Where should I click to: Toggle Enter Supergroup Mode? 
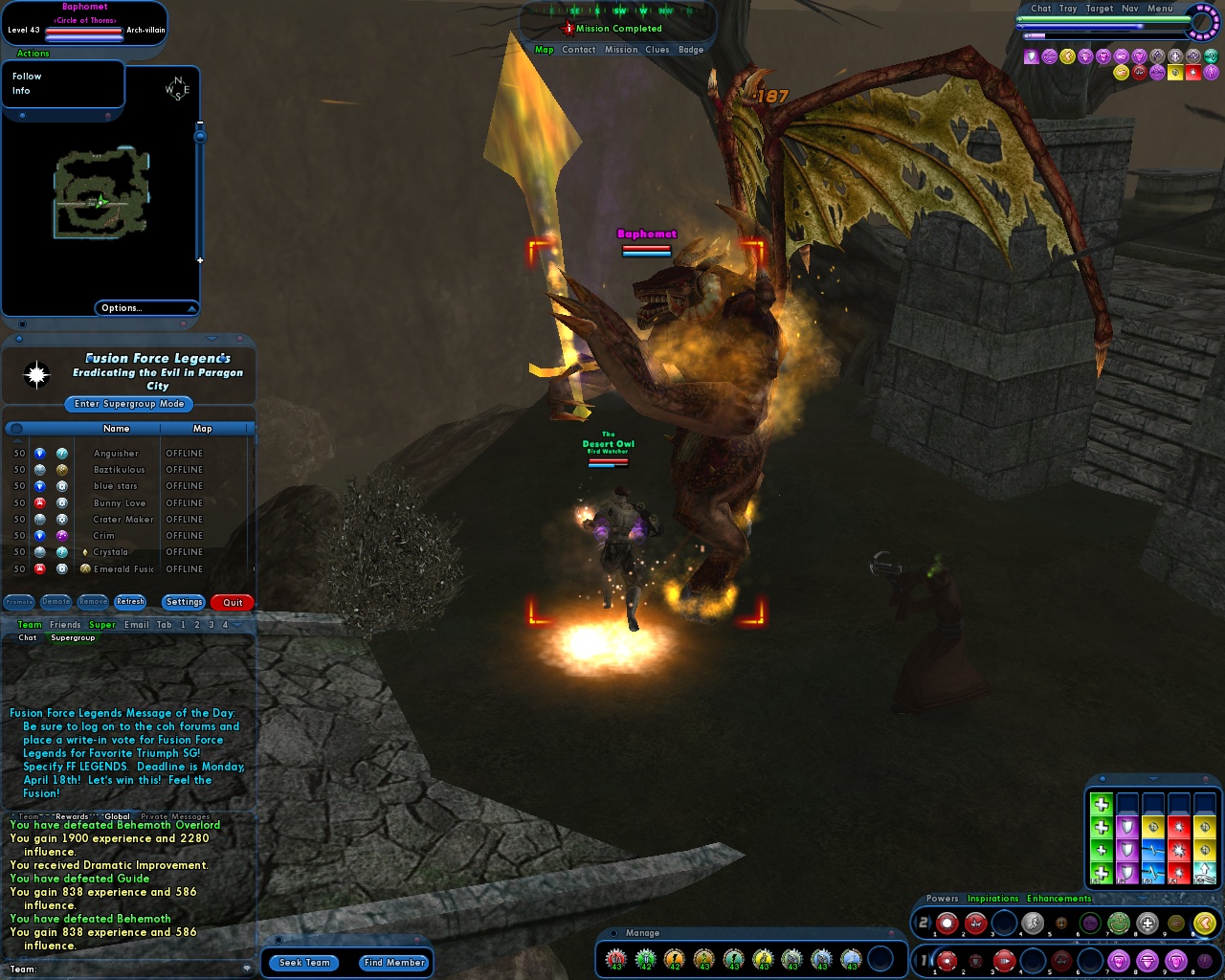127,404
